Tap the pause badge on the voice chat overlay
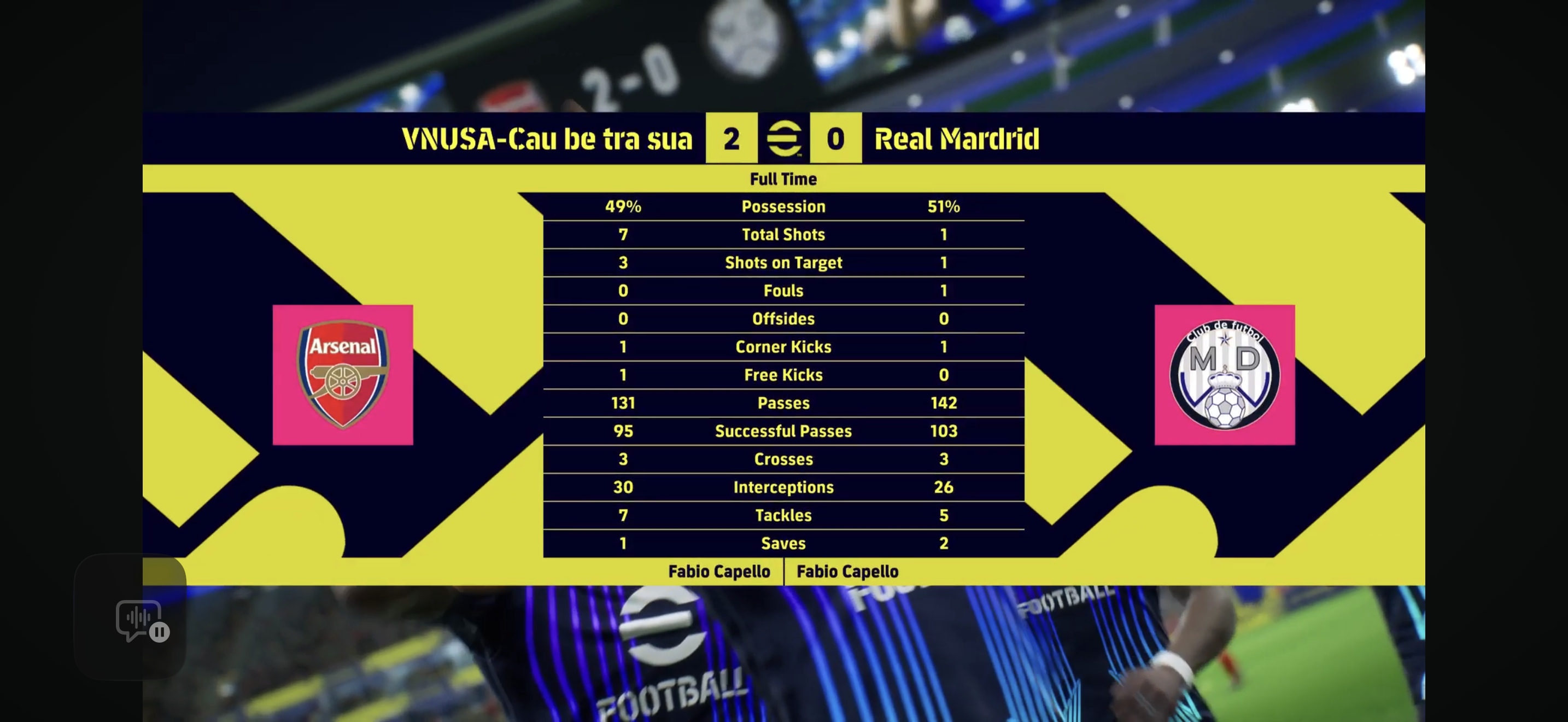This screenshot has height=722, width=1568. click(160, 633)
